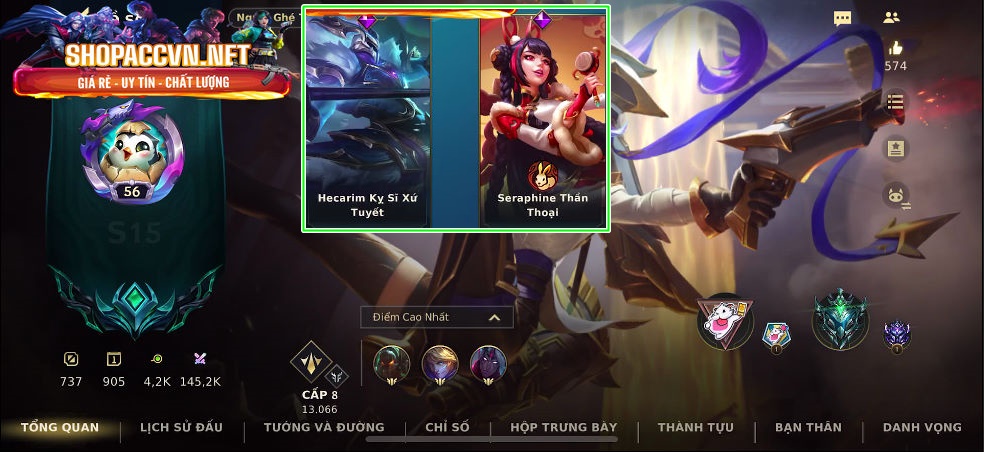Open the Cấp 8 mastery crest
Viewport: 984px width, 452px height.
(x=311, y=363)
